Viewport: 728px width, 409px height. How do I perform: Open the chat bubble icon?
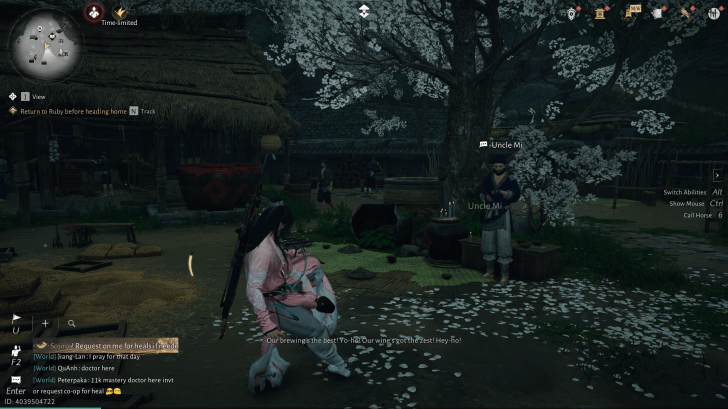click(16, 379)
